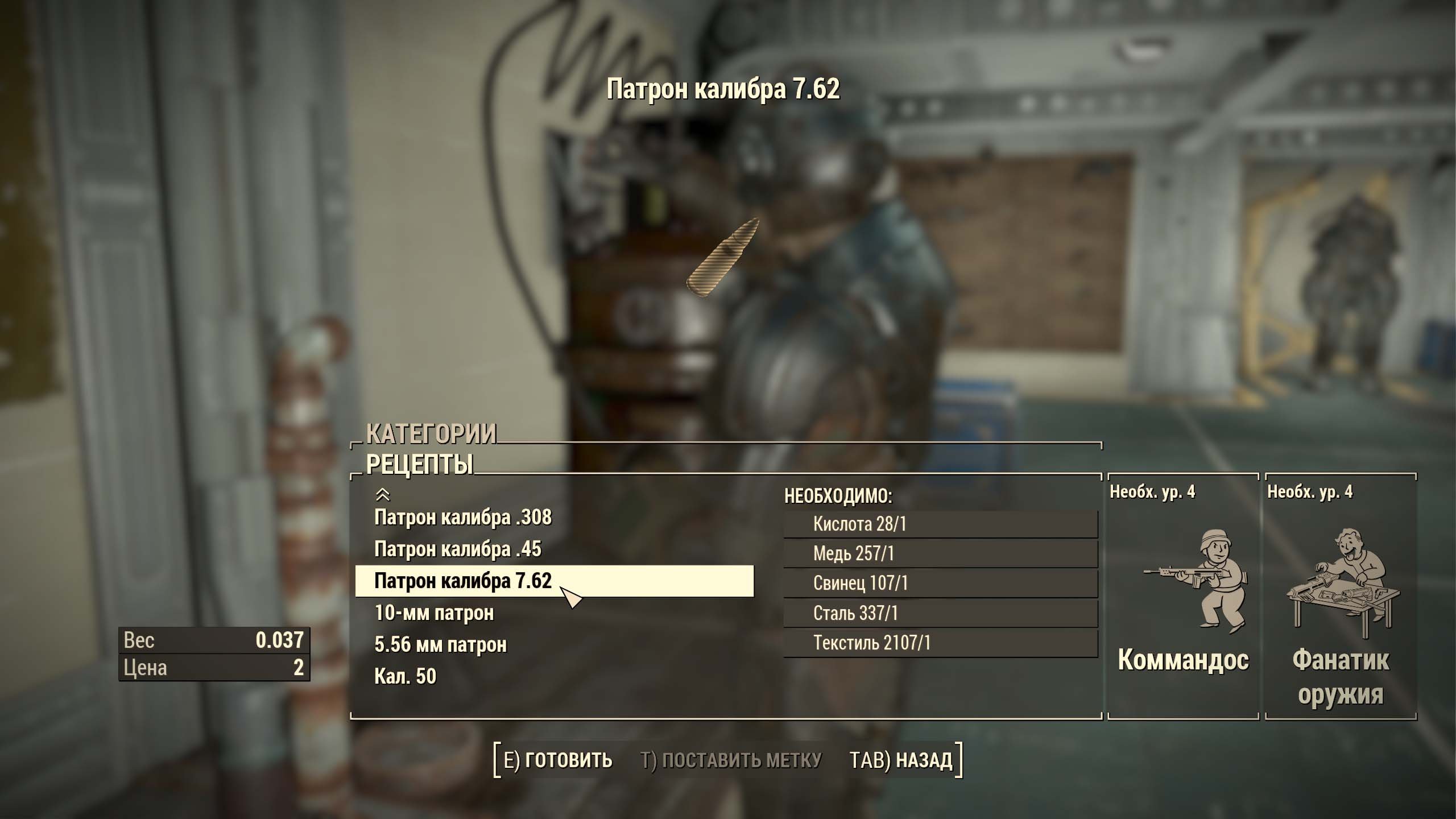Open the Категории header

click(431, 434)
